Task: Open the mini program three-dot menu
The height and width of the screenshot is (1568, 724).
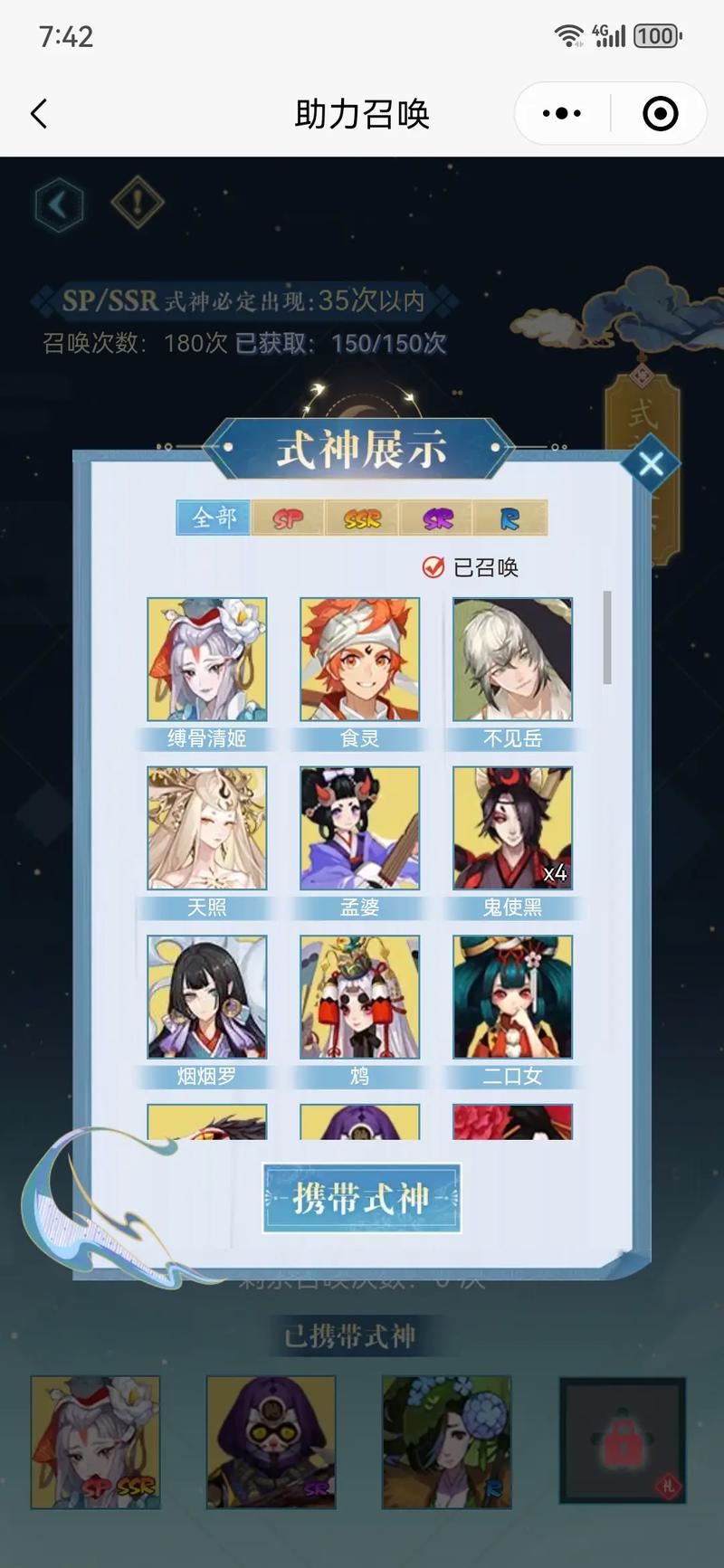Action: click(562, 114)
